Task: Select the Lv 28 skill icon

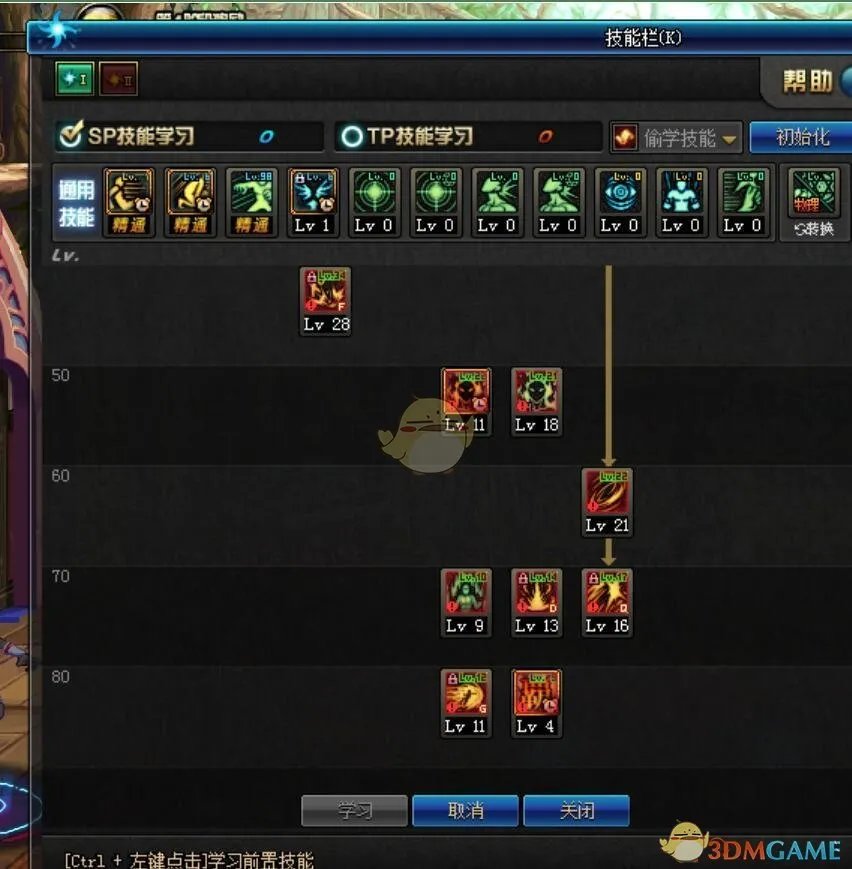Action: pos(326,293)
